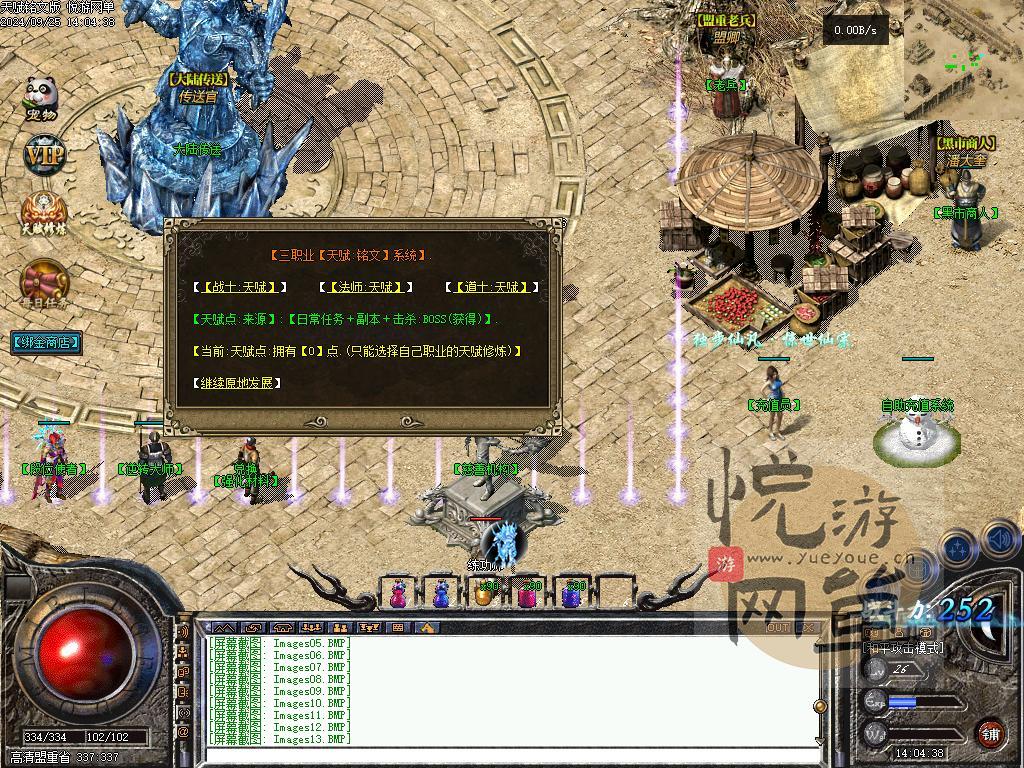This screenshot has height=768, width=1024.
Task: Use the orange potion in the quick belt
Action: pyautogui.click(x=485, y=593)
